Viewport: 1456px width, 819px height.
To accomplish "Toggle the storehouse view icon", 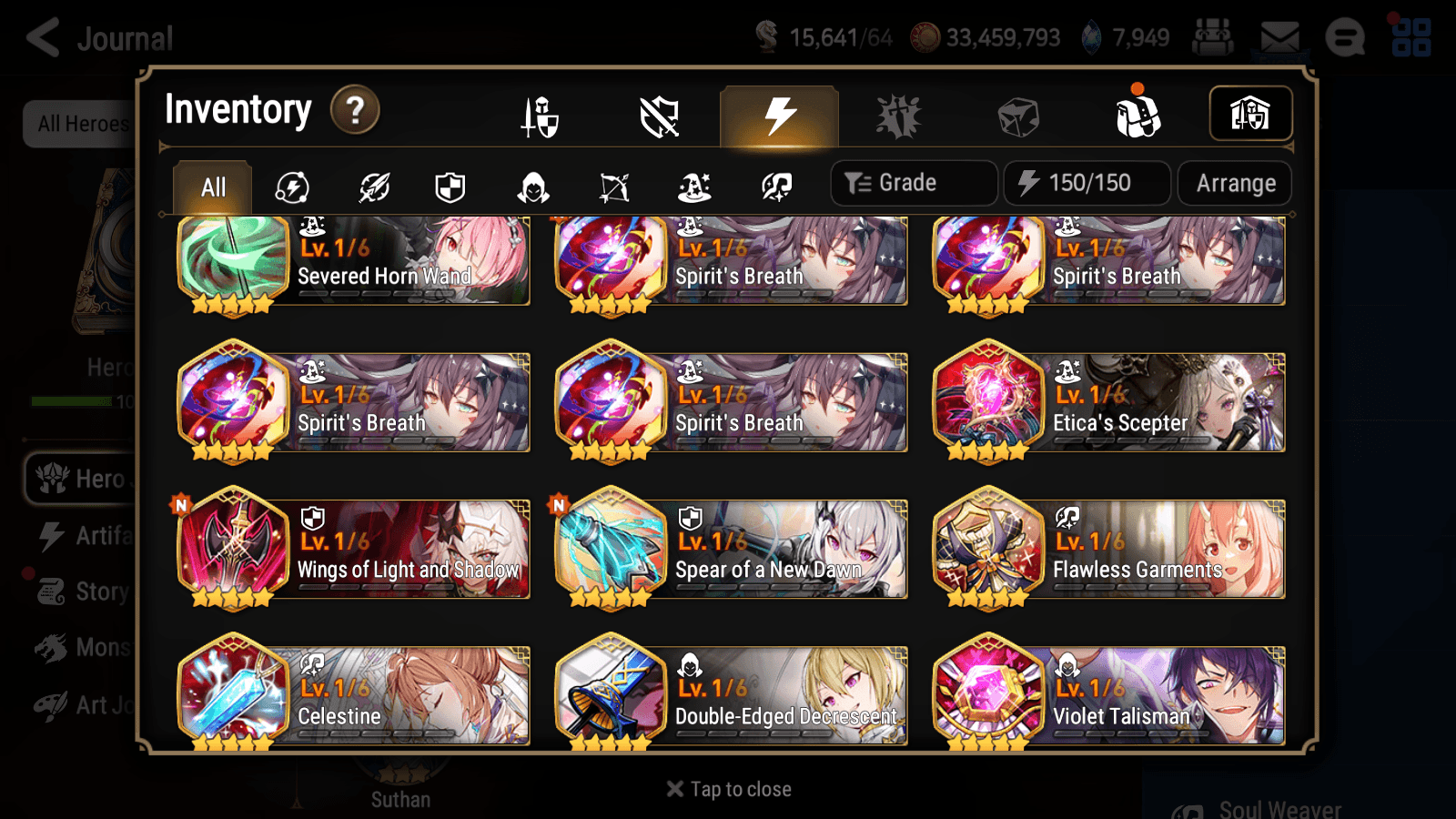I will [1250, 112].
